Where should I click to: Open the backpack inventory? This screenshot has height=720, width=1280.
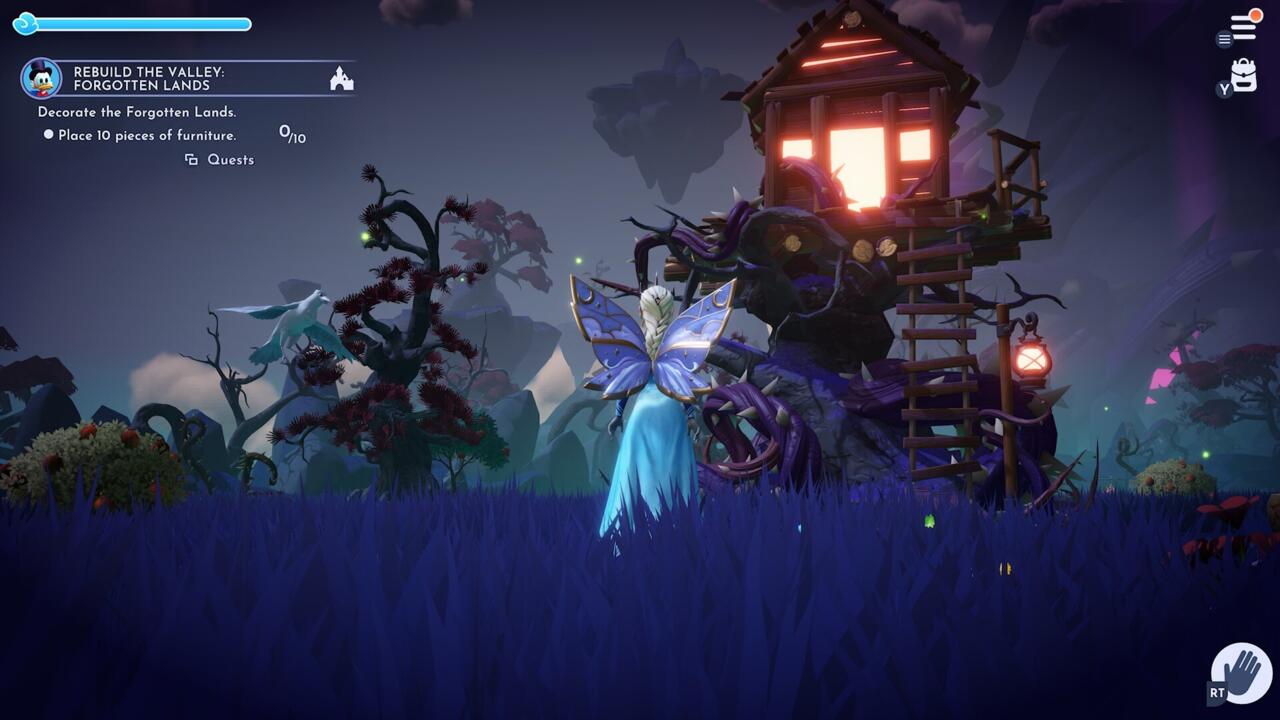tap(1244, 76)
